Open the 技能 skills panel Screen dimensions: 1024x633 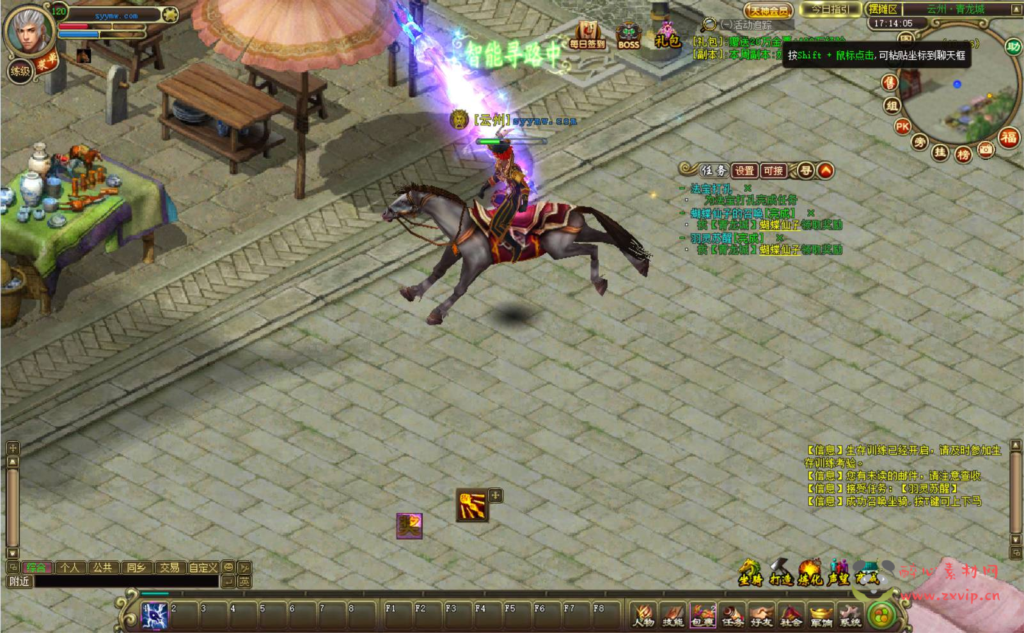673,614
